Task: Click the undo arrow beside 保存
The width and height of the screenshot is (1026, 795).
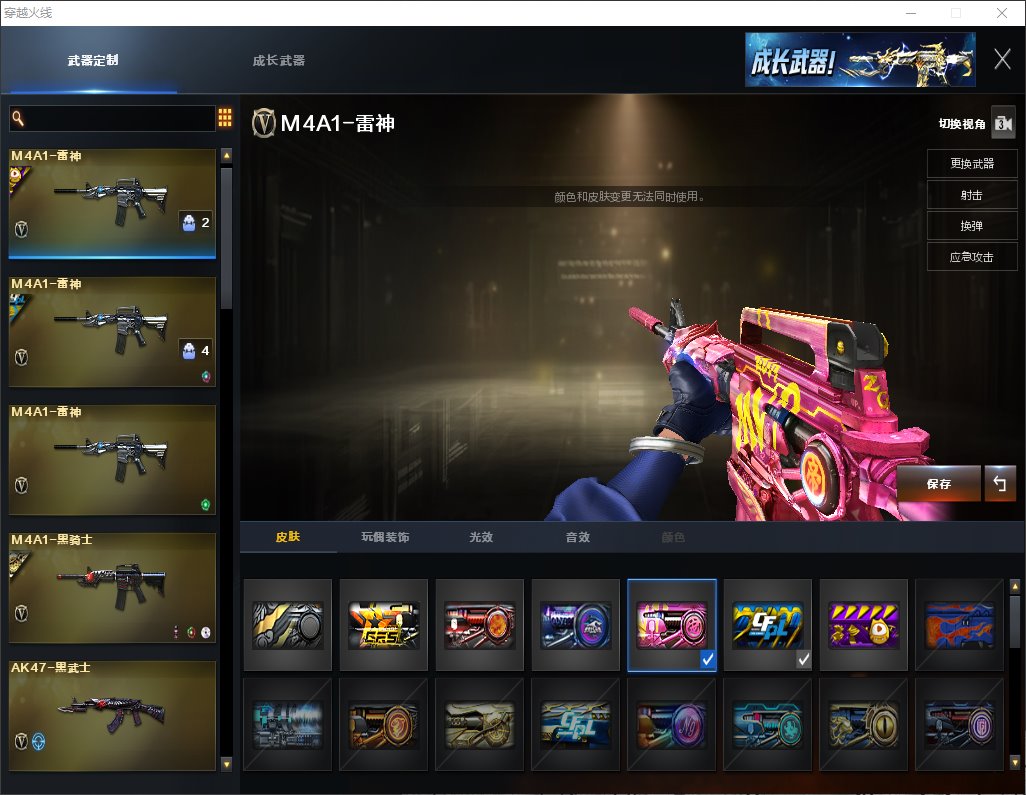Action: (999, 484)
